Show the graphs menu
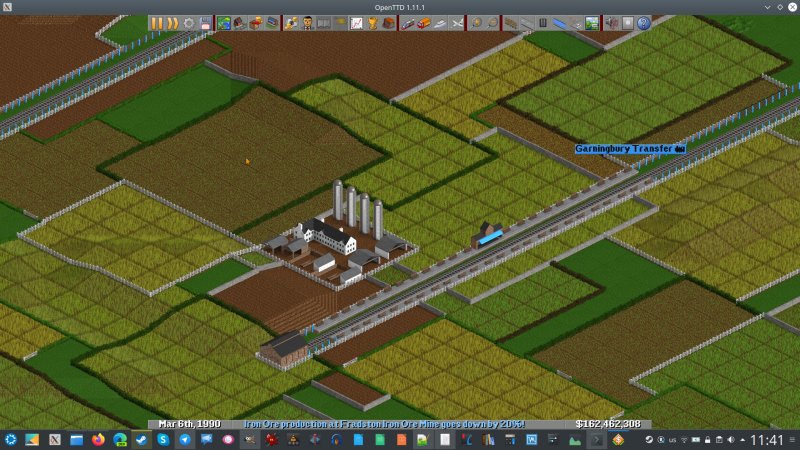This screenshot has height=450, width=800. pyautogui.click(x=357, y=22)
